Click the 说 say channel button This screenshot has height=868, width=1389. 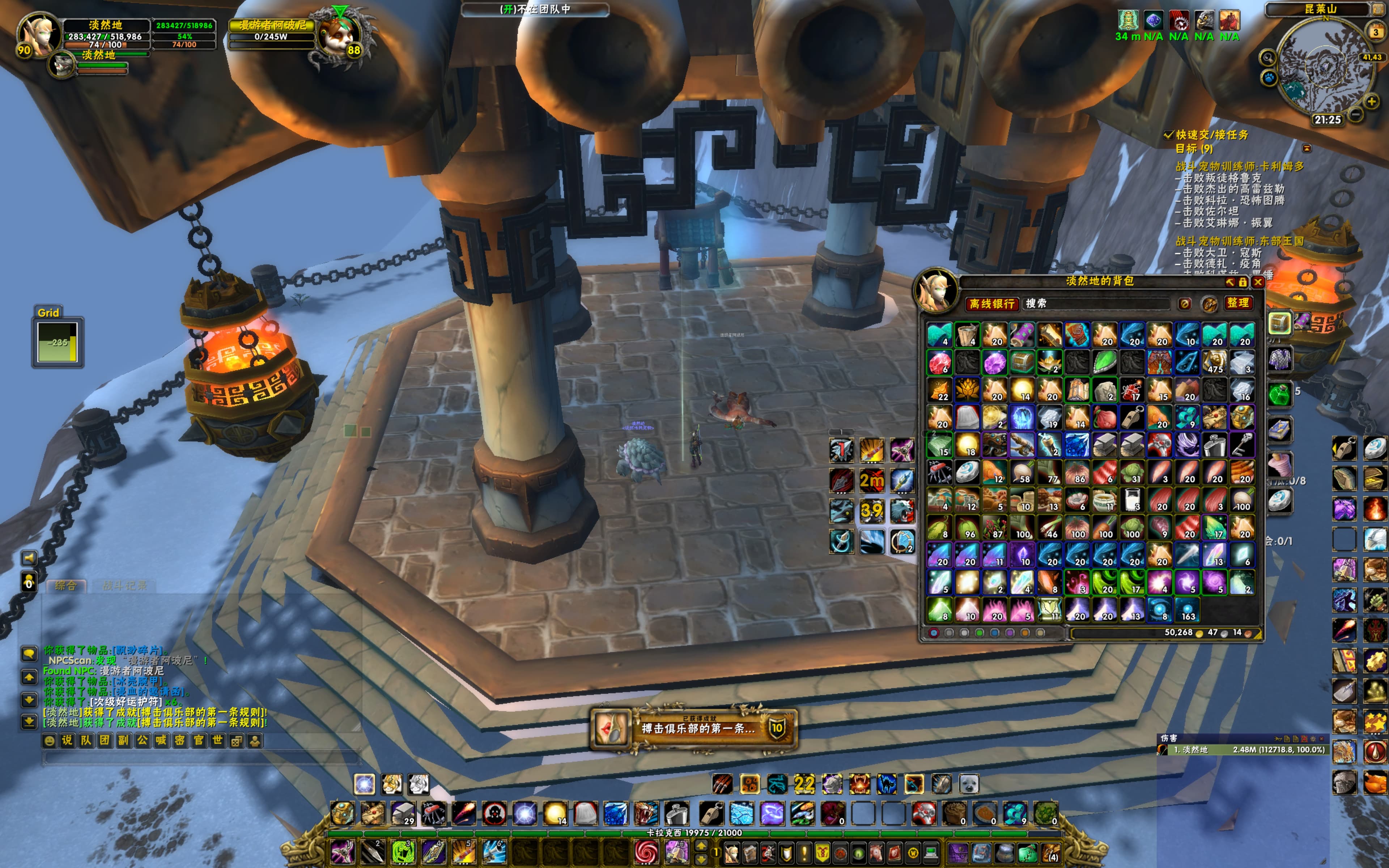tap(67, 741)
